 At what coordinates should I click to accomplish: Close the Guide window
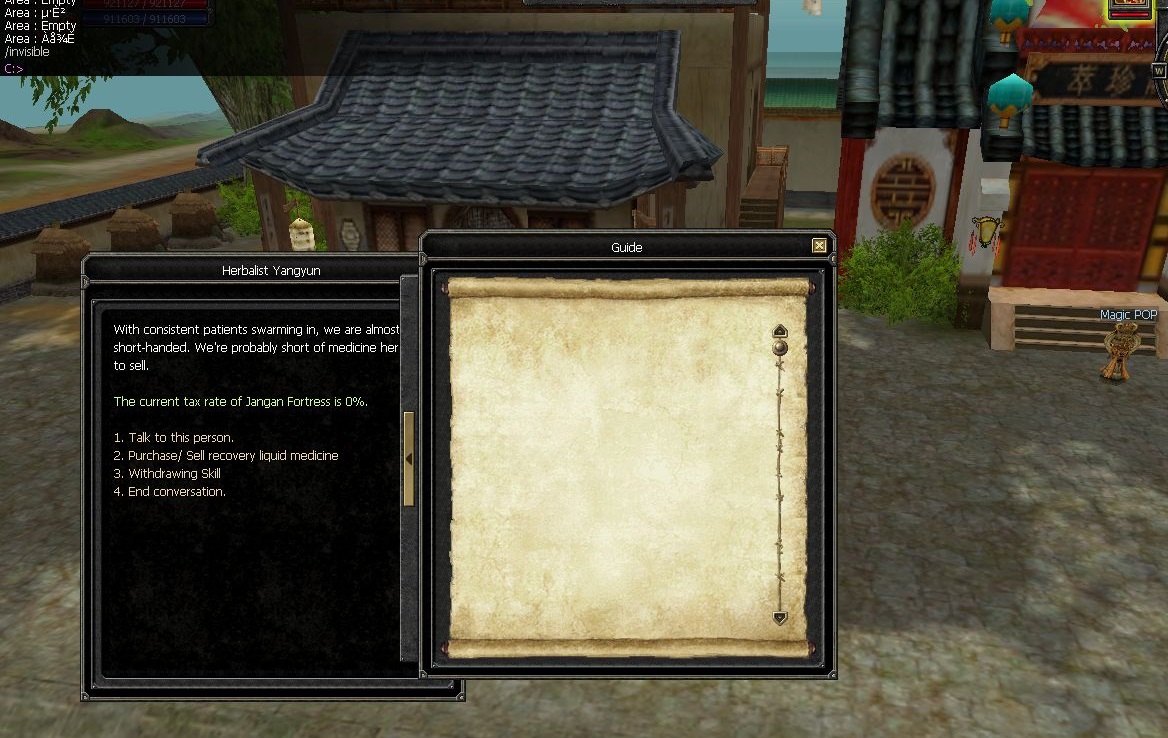pos(819,246)
